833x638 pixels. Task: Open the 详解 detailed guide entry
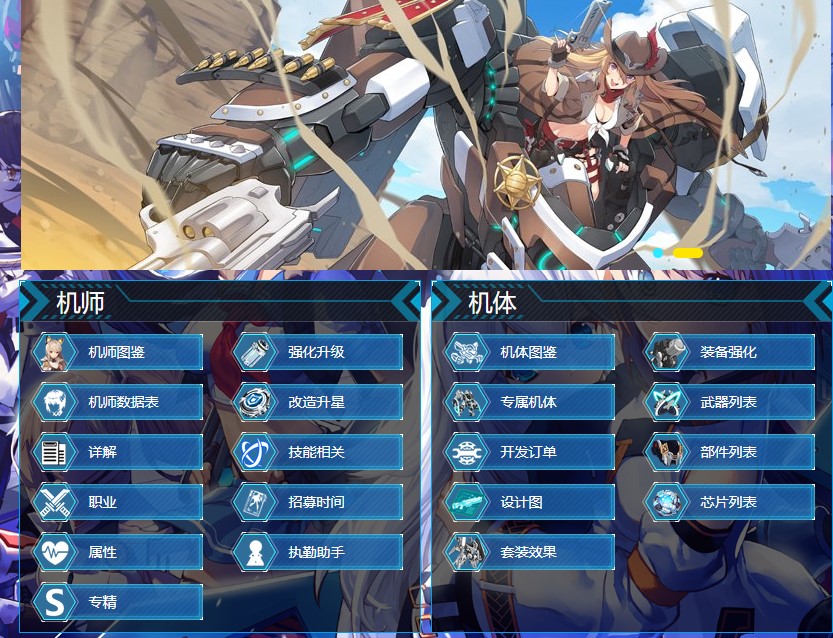point(117,452)
